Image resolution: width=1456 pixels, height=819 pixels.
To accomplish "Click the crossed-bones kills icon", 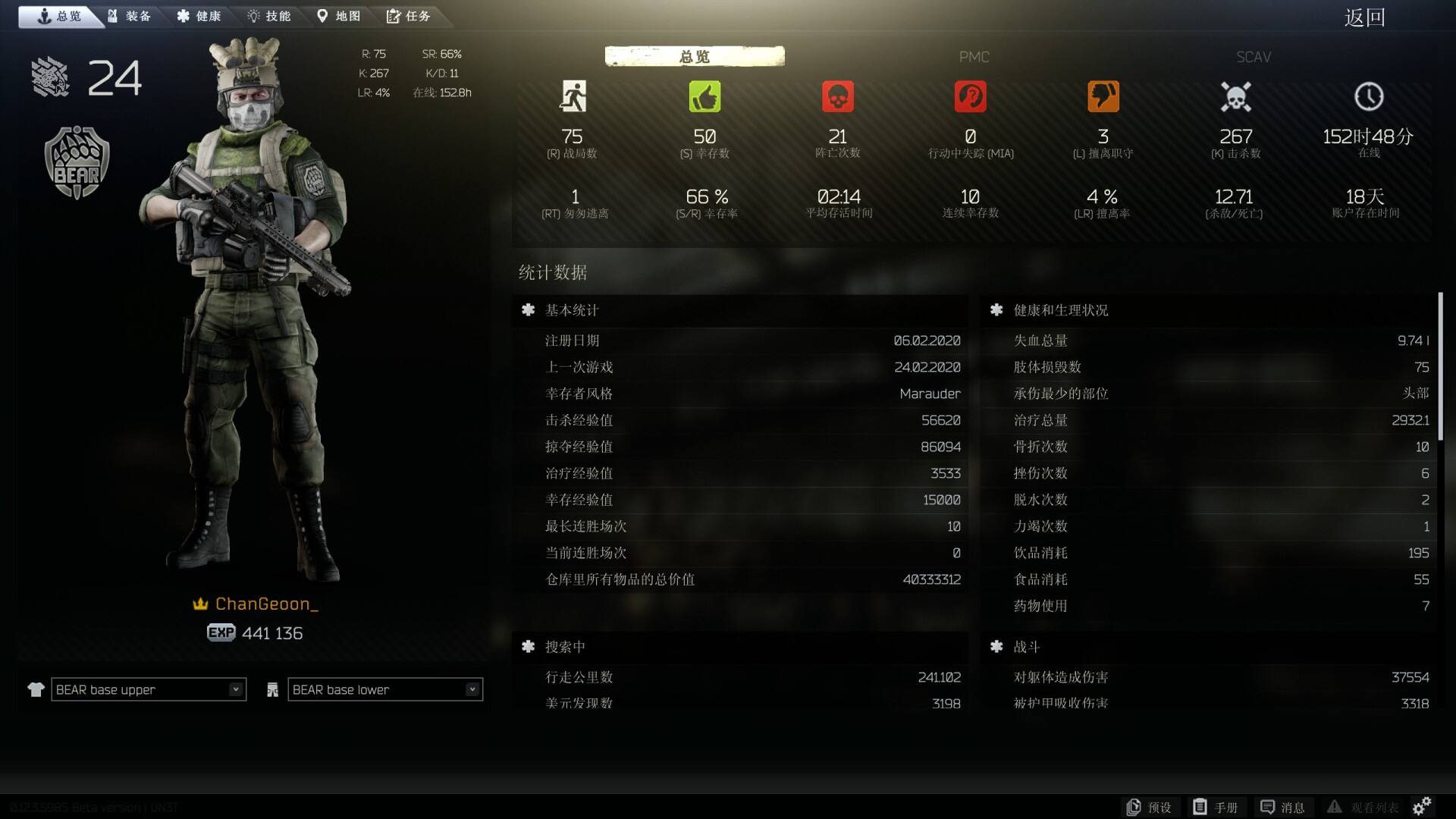I will click(x=1236, y=96).
